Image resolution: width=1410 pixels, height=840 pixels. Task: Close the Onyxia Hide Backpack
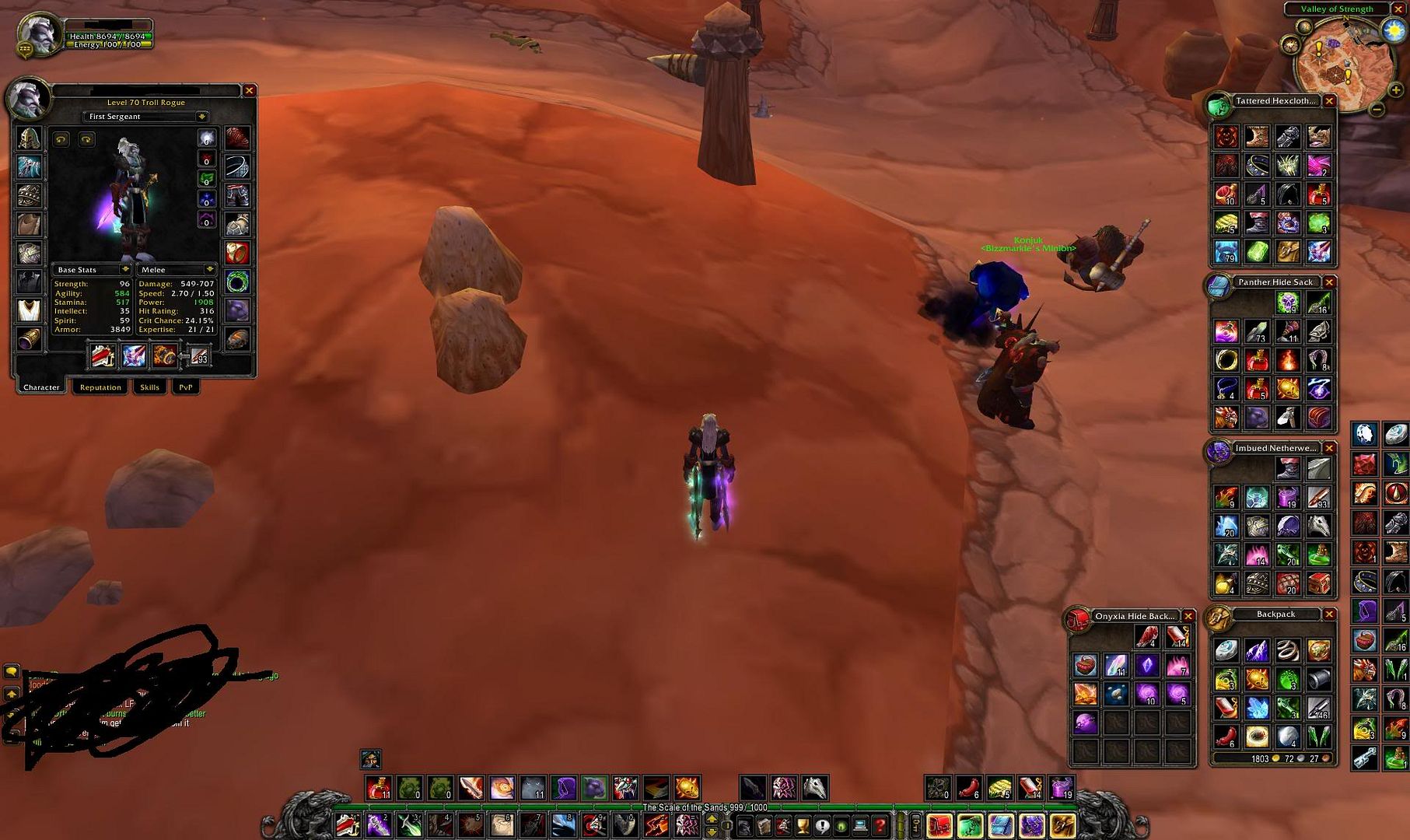(x=1188, y=616)
